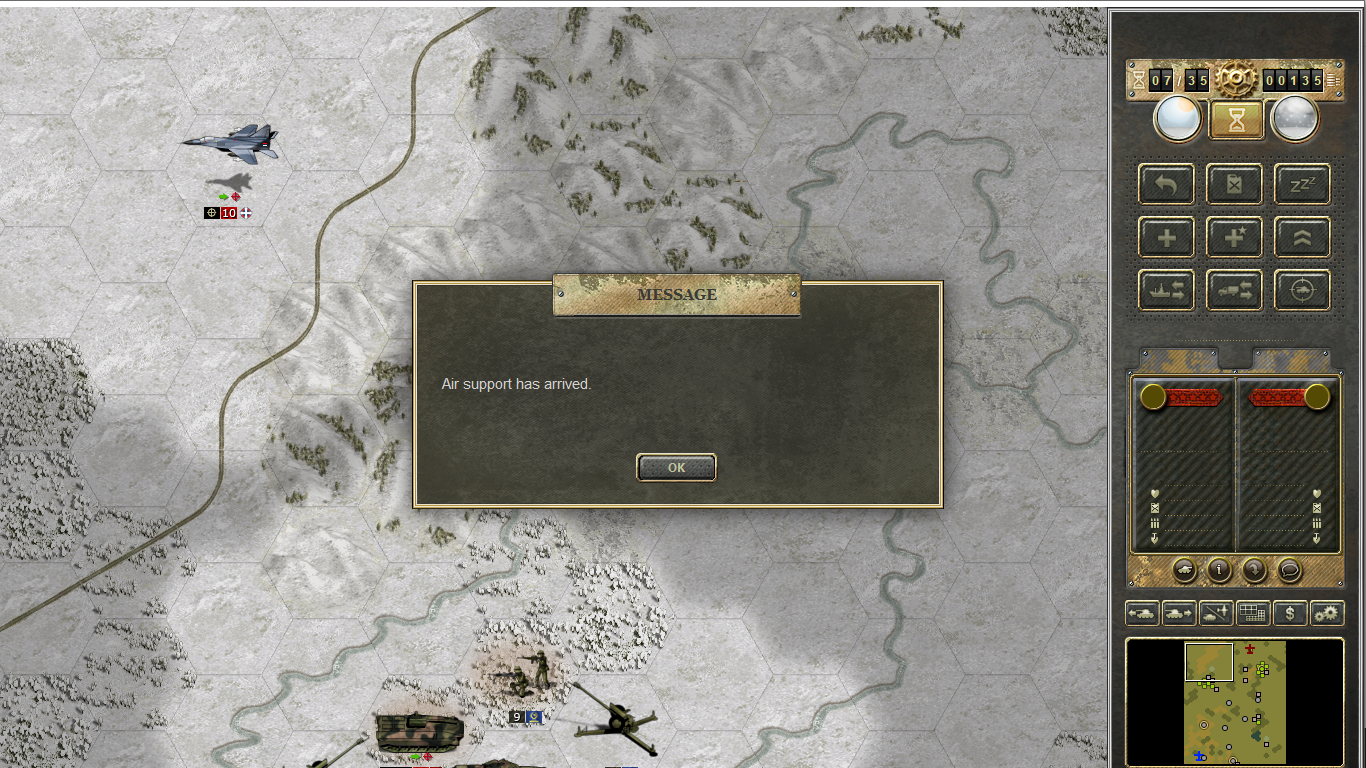Toggle the ground and air view button
This screenshot has width=1366, height=768.
(1216, 613)
